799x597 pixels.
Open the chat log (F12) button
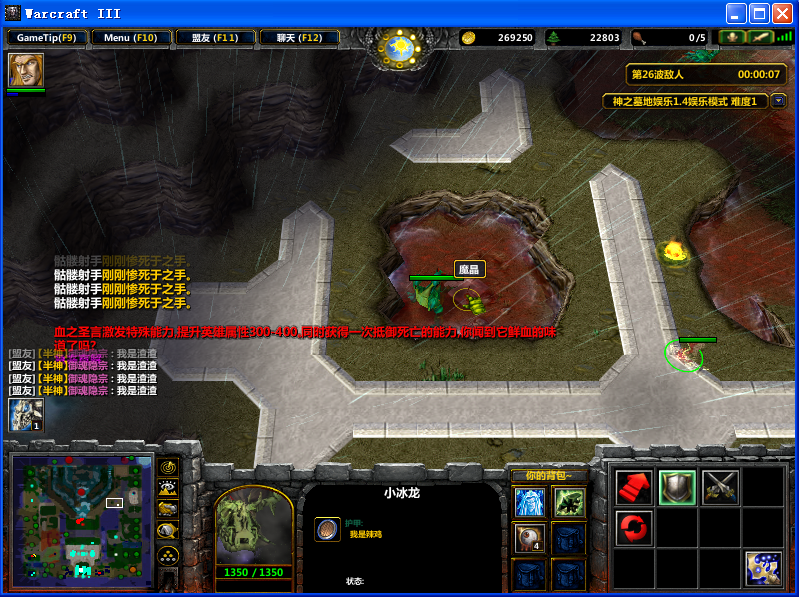pos(298,38)
